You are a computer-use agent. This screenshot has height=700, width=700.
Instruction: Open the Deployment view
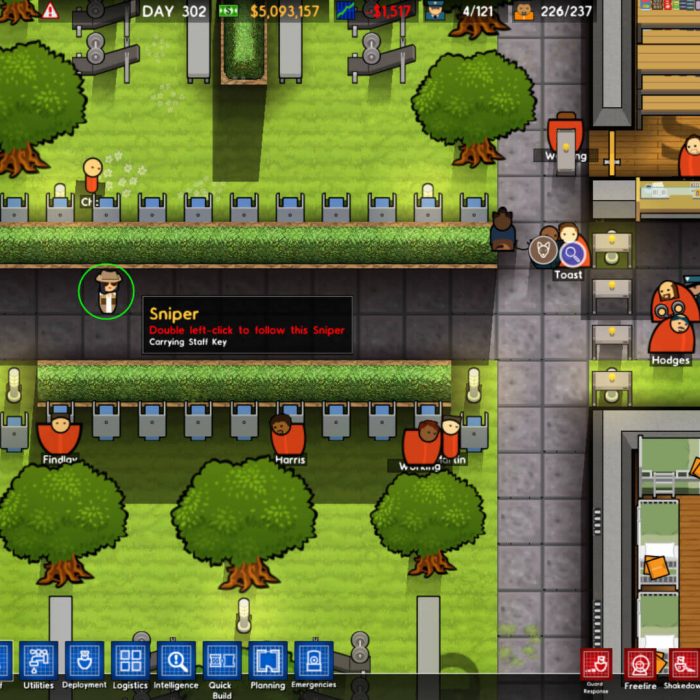[x=85, y=662]
